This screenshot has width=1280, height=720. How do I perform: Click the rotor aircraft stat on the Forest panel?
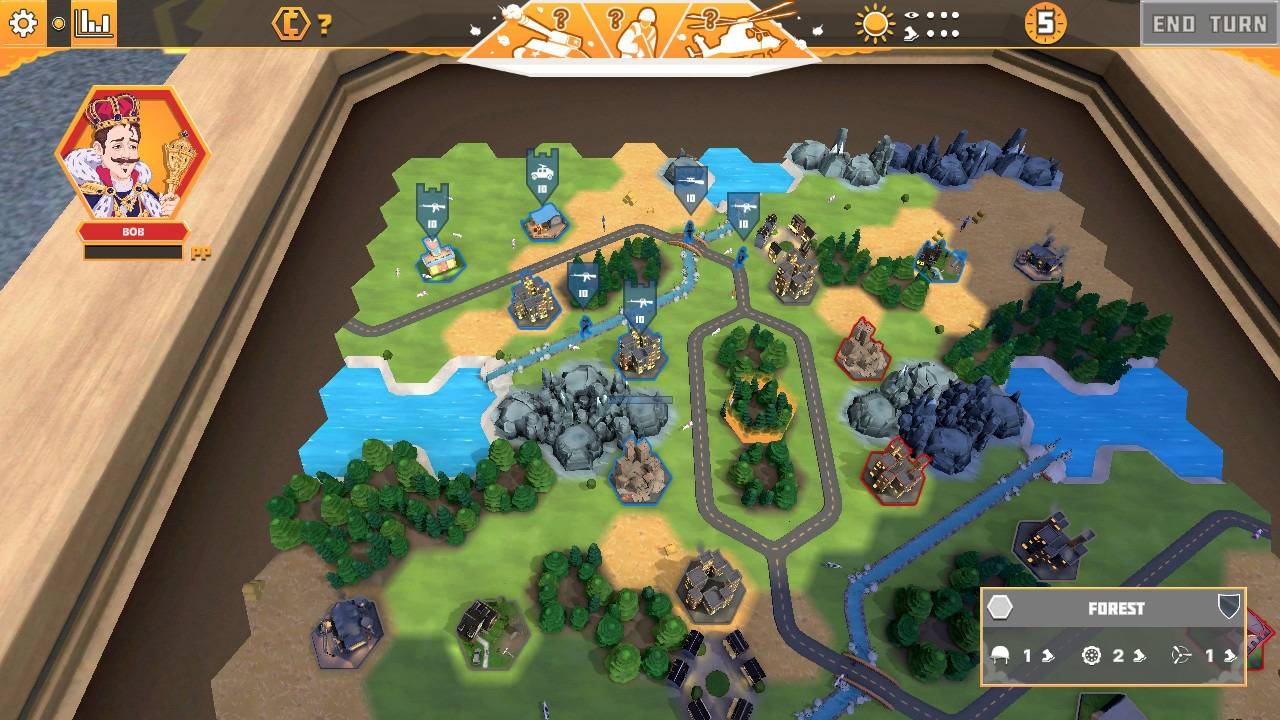(x=1182, y=655)
